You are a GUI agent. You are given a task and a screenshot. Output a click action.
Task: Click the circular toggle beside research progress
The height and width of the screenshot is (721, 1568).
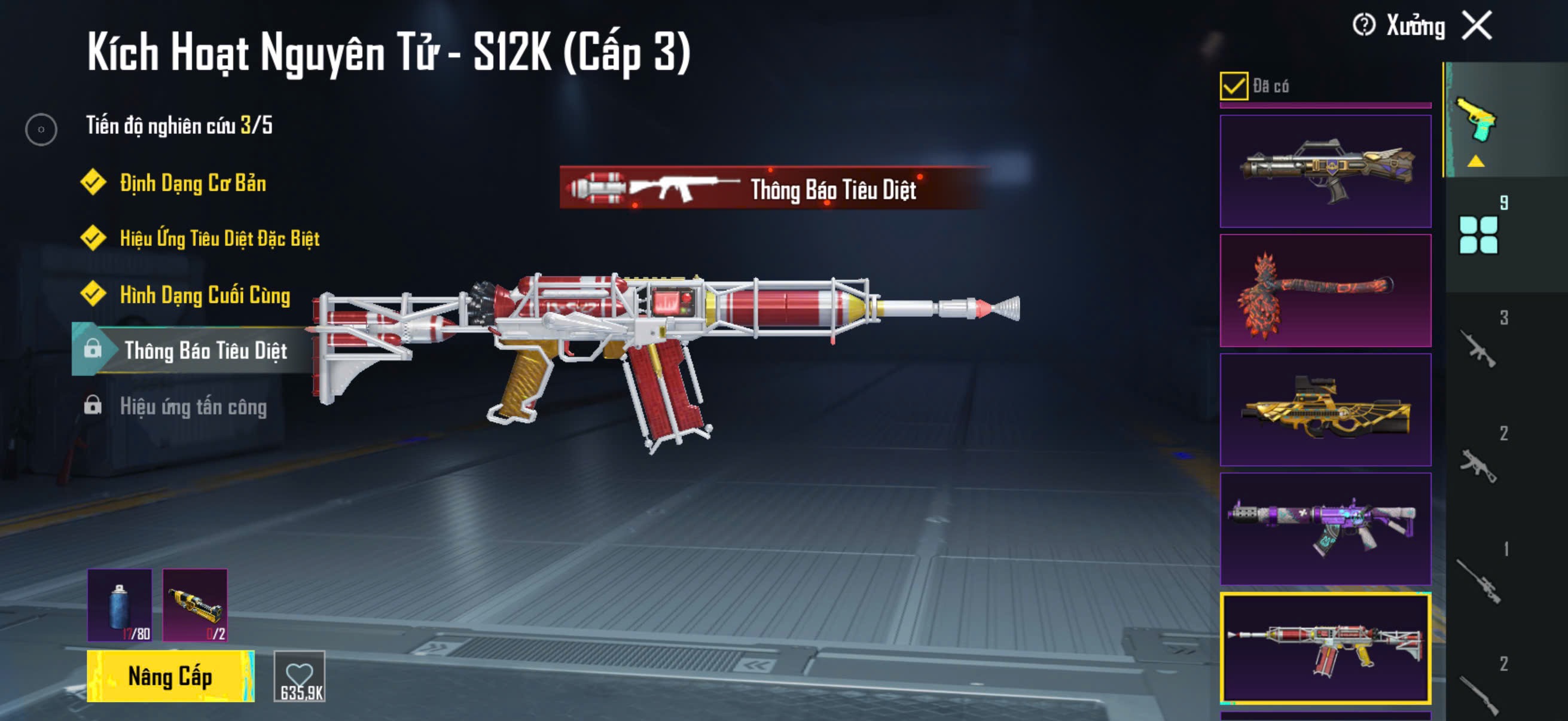click(41, 129)
